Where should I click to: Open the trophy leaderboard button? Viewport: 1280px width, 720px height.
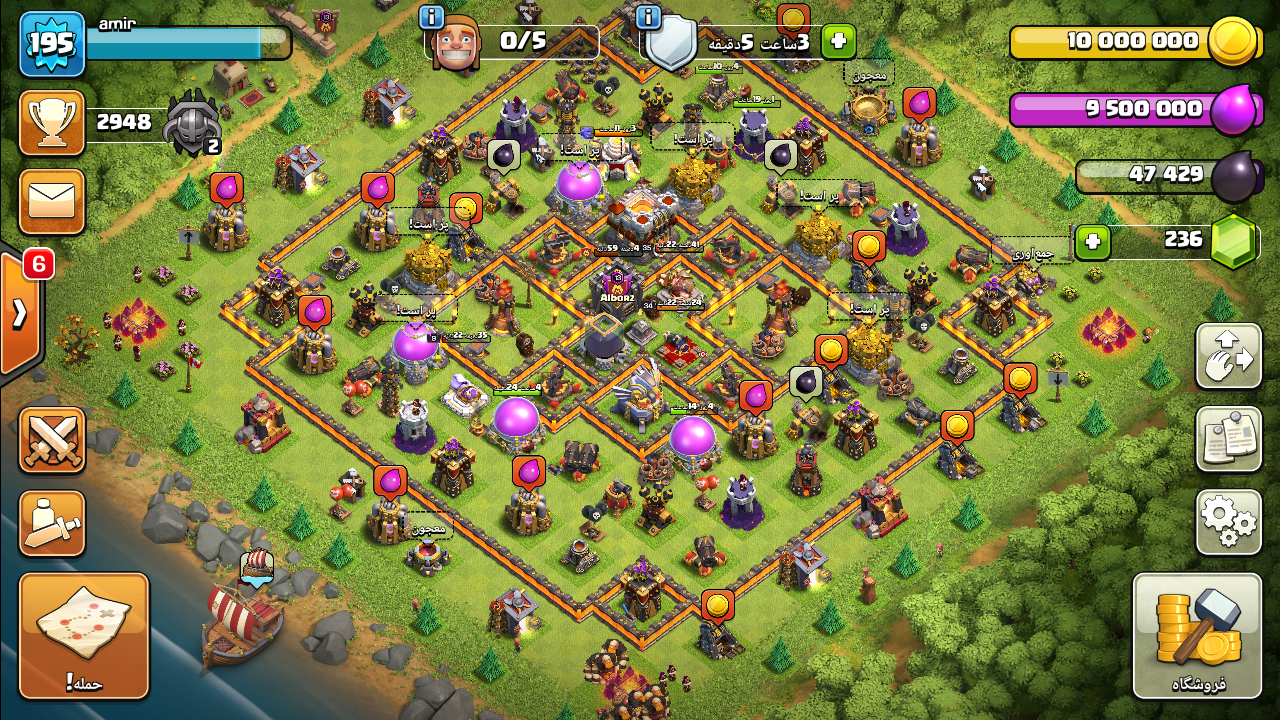click(52, 123)
